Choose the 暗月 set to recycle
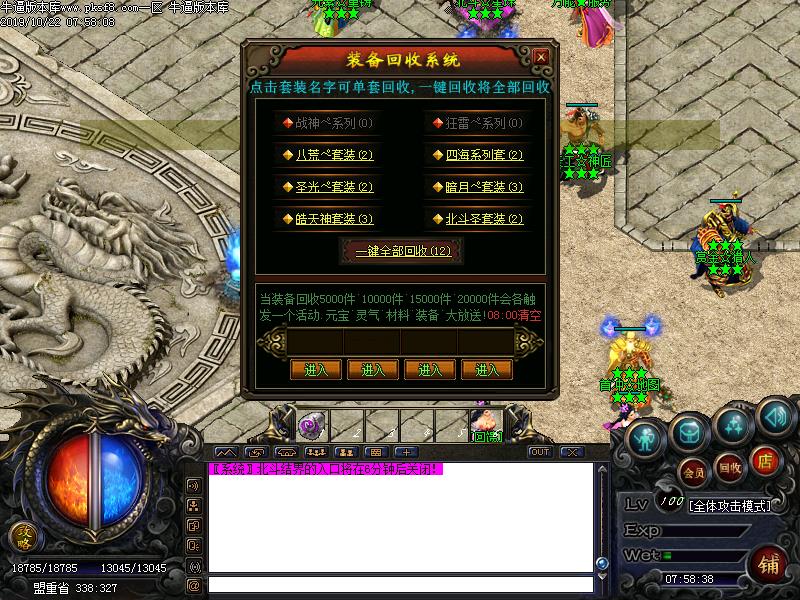 [477, 187]
